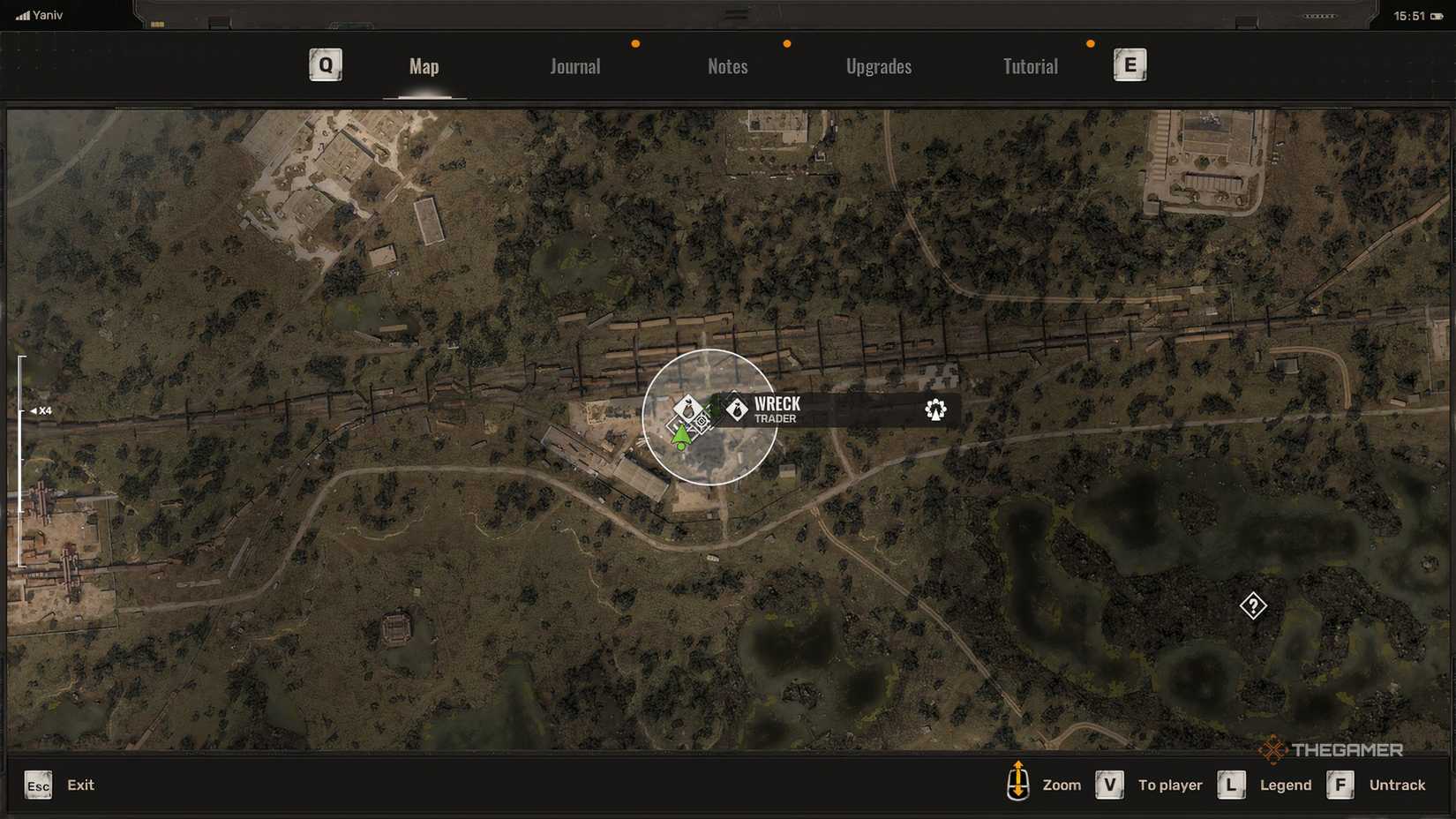The image size is (1456, 819).
Task: Click the stash bag marker inside the circle
Action: click(687, 408)
